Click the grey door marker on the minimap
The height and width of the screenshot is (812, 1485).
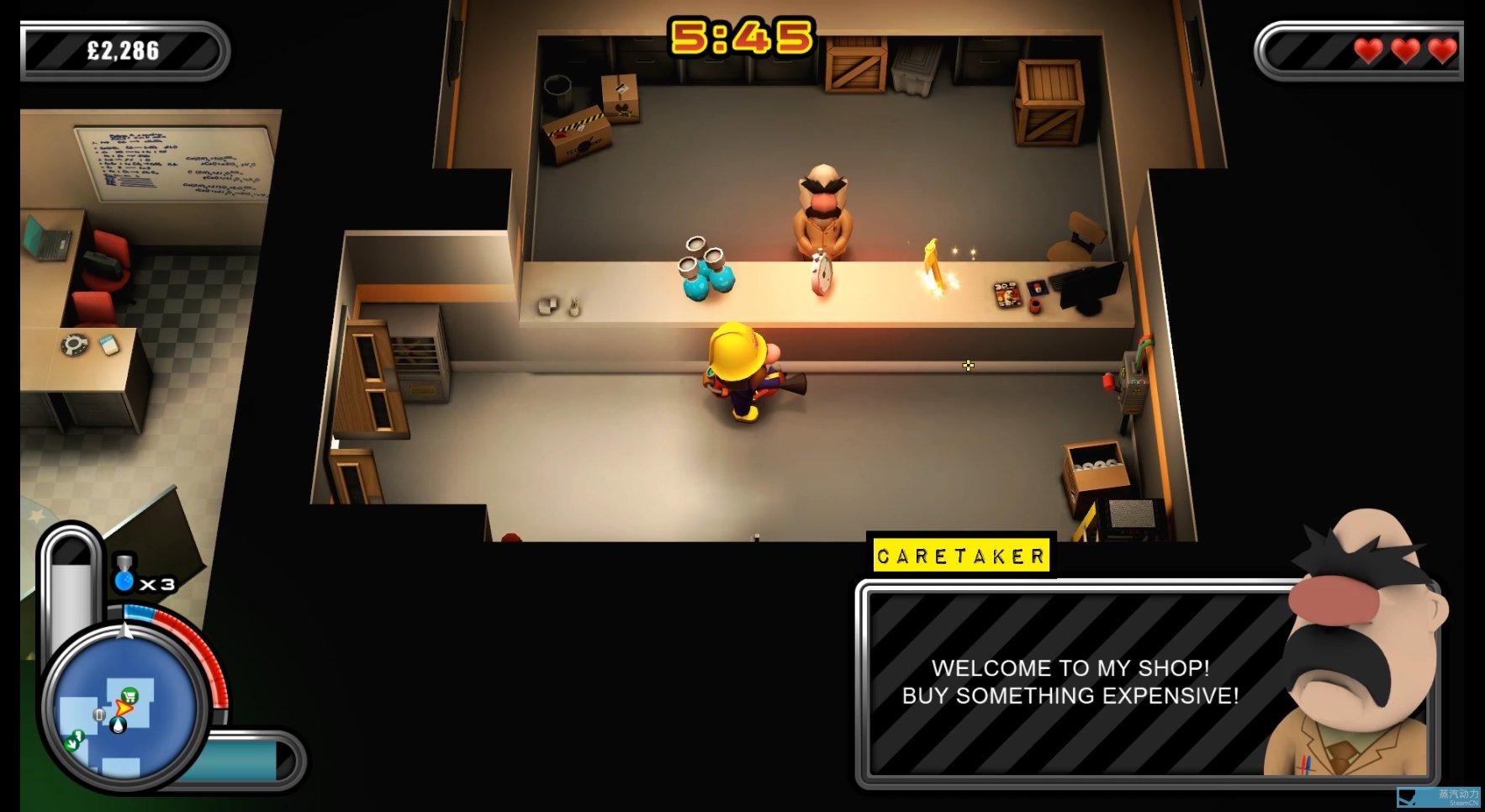pyautogui.click(x=99, y=714)
